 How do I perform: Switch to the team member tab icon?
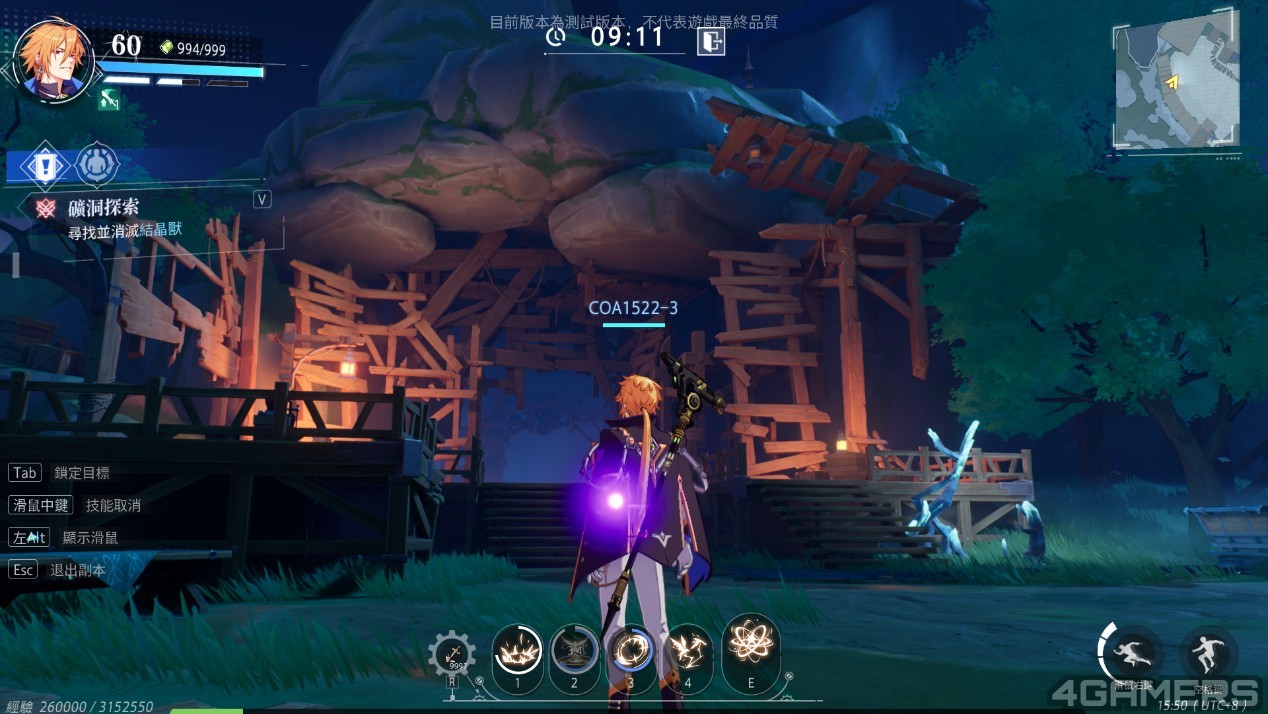(x=97, y=164)
